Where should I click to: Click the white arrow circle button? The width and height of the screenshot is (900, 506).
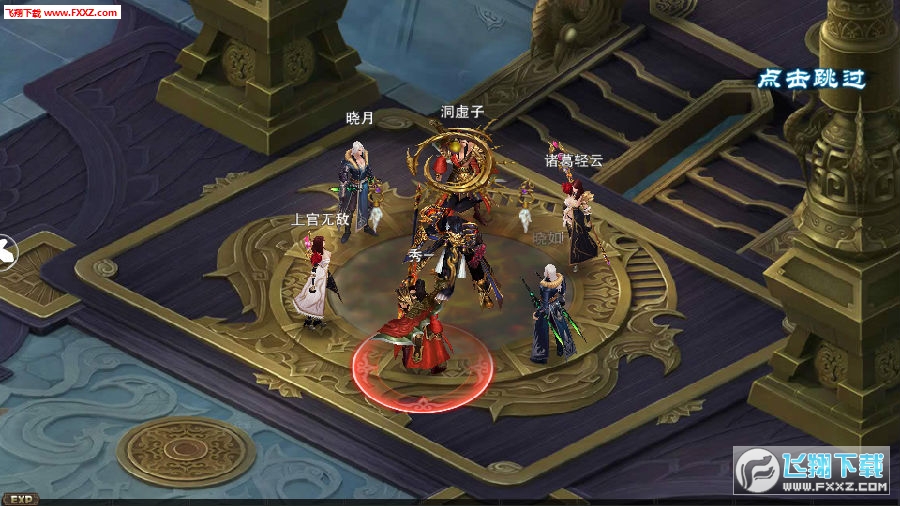coord(5,251)
